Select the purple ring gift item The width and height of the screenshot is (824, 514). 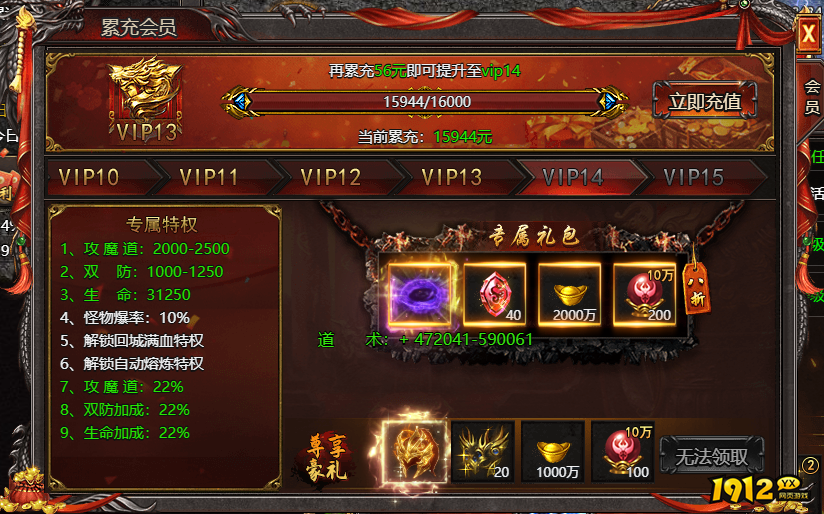coord(420,293)
